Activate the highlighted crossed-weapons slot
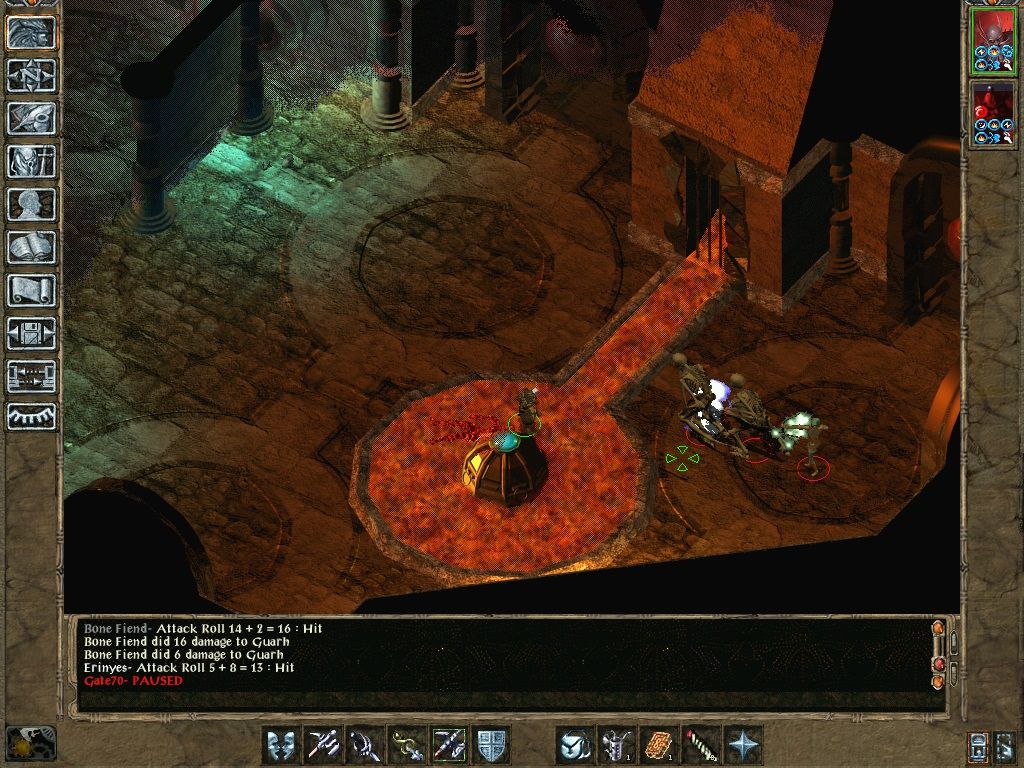This screenshot has width=1024, height=768. click(449, 745)
